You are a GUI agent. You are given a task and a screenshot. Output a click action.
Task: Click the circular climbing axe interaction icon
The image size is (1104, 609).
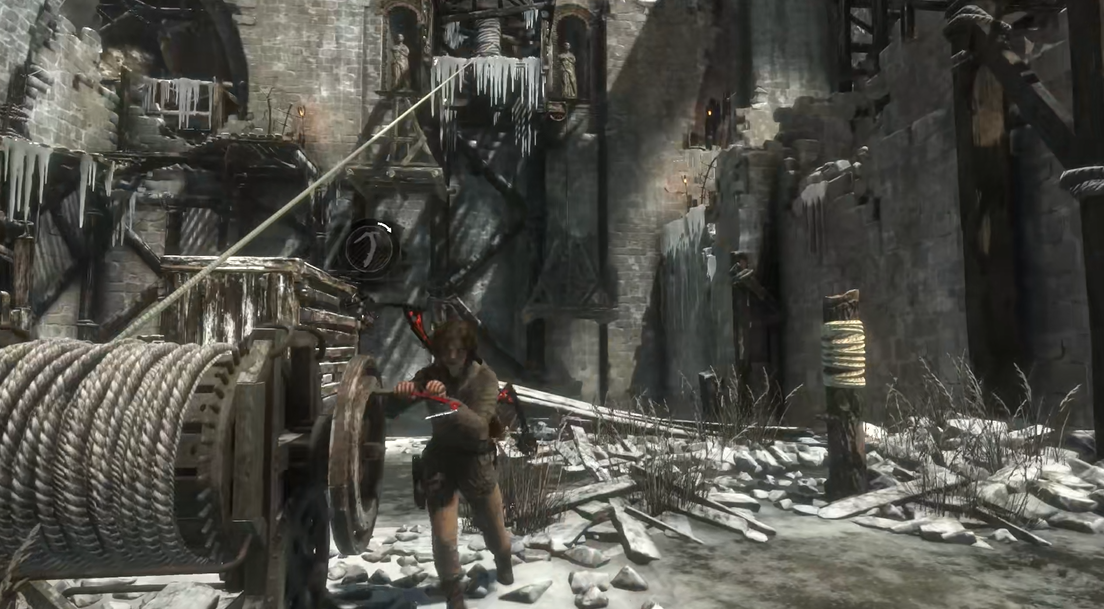point(369,246)
